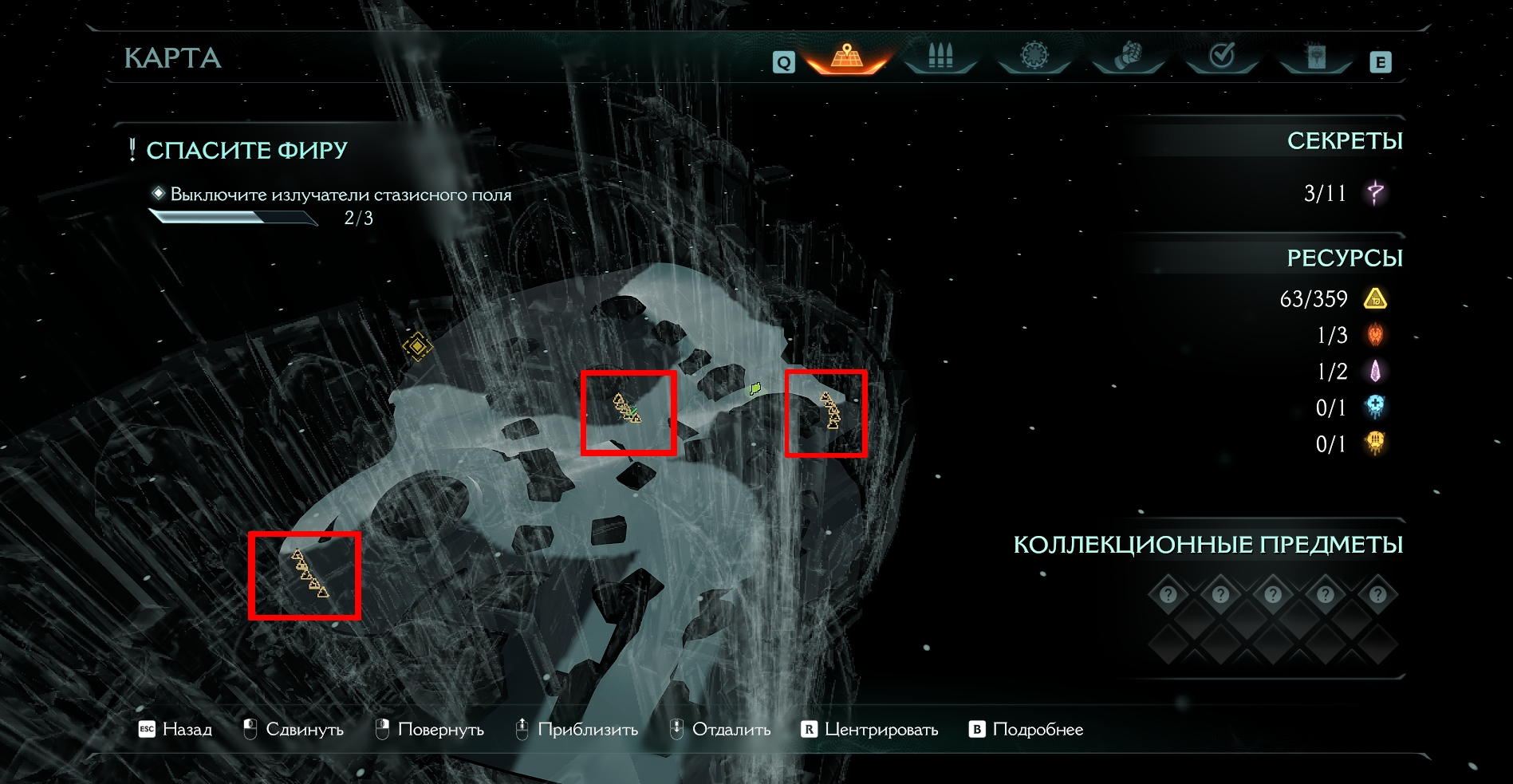Select the Map tab with pin icon
The height and width of the screenshot is (784, 1513).
click(x=847, y=57)
